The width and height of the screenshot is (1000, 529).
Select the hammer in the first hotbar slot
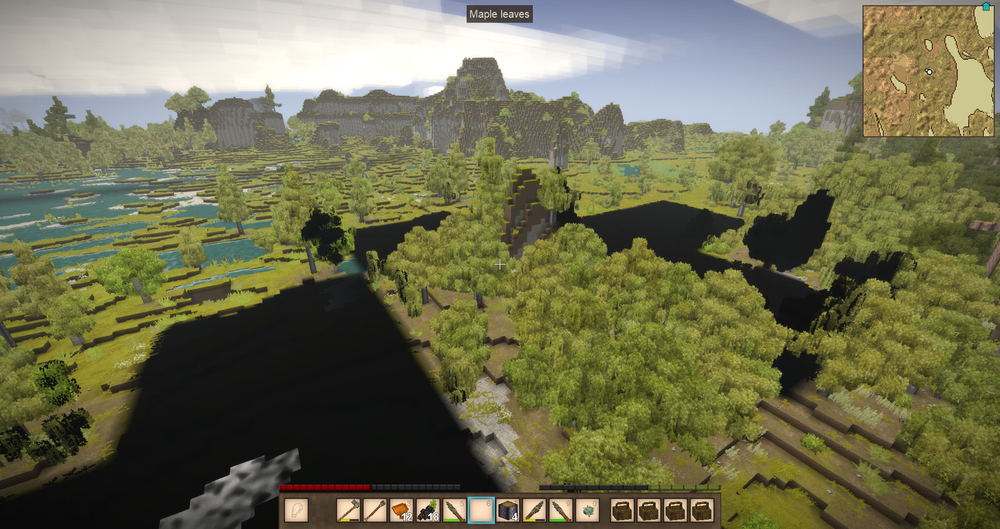348,510
